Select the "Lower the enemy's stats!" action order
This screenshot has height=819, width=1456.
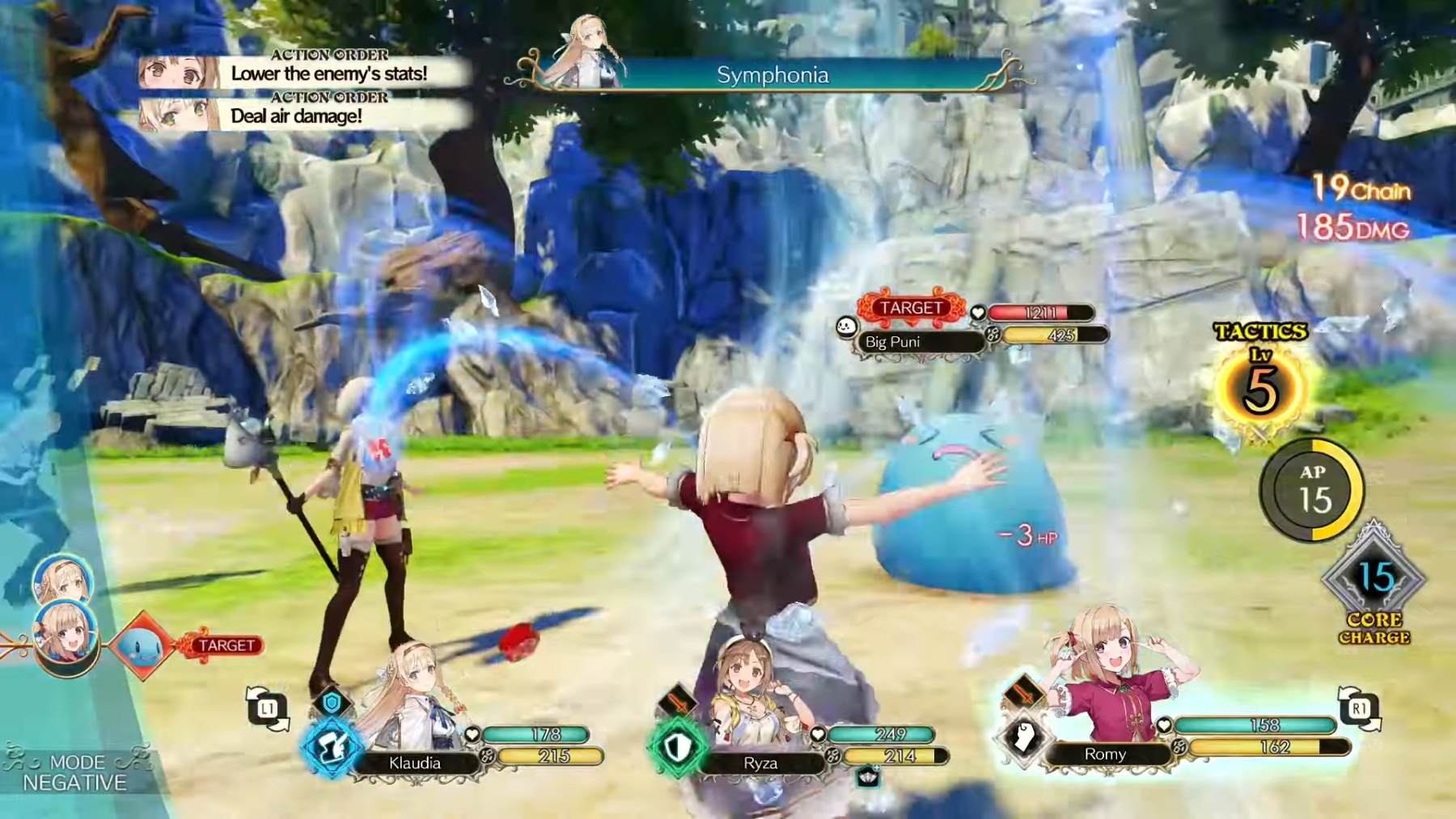[328, 74]
